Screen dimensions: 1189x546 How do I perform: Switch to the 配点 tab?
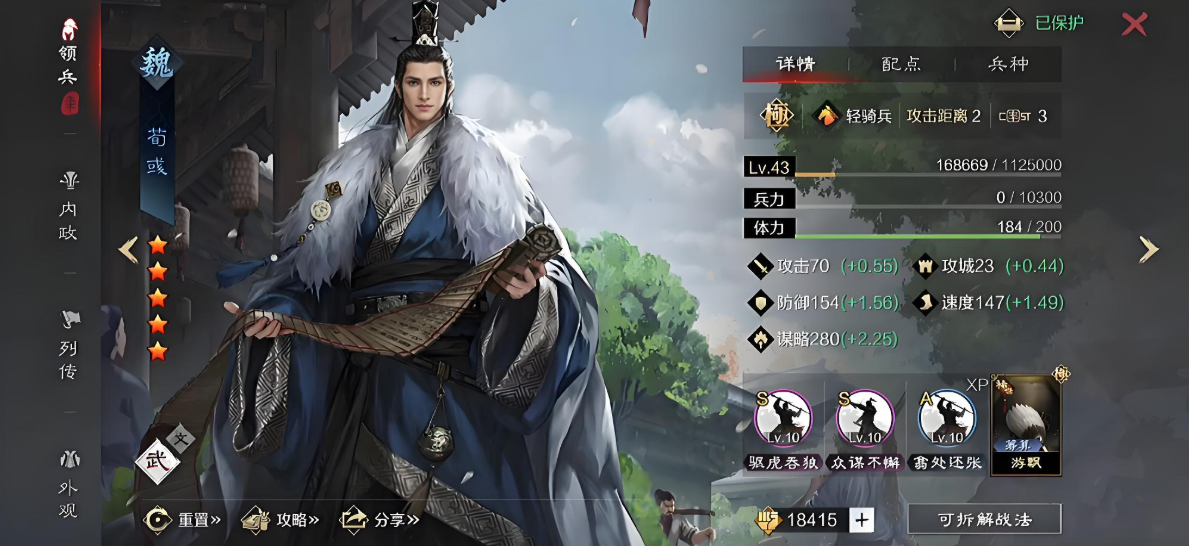[x=901, y=64]
